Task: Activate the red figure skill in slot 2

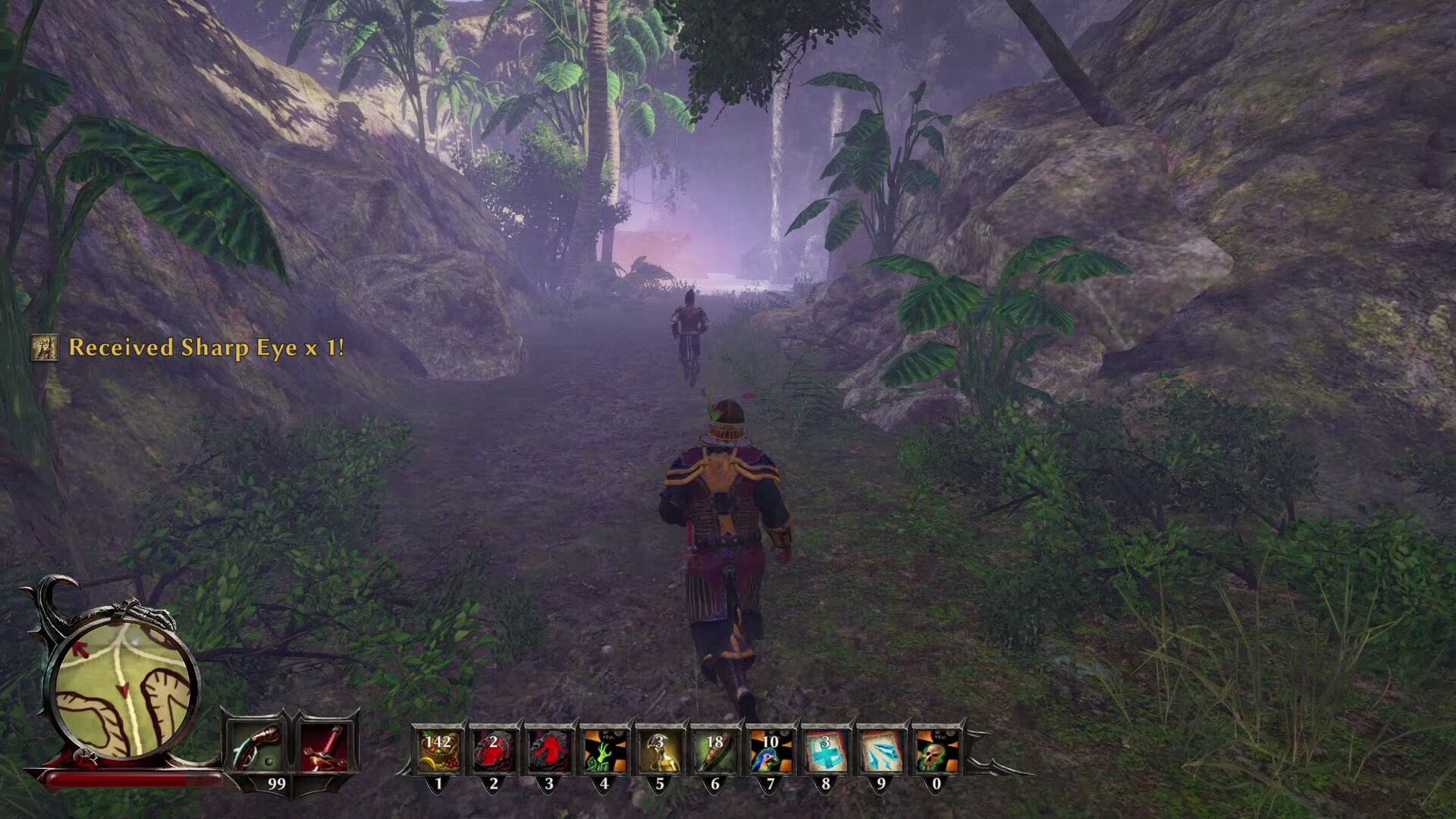Action: 494,750
